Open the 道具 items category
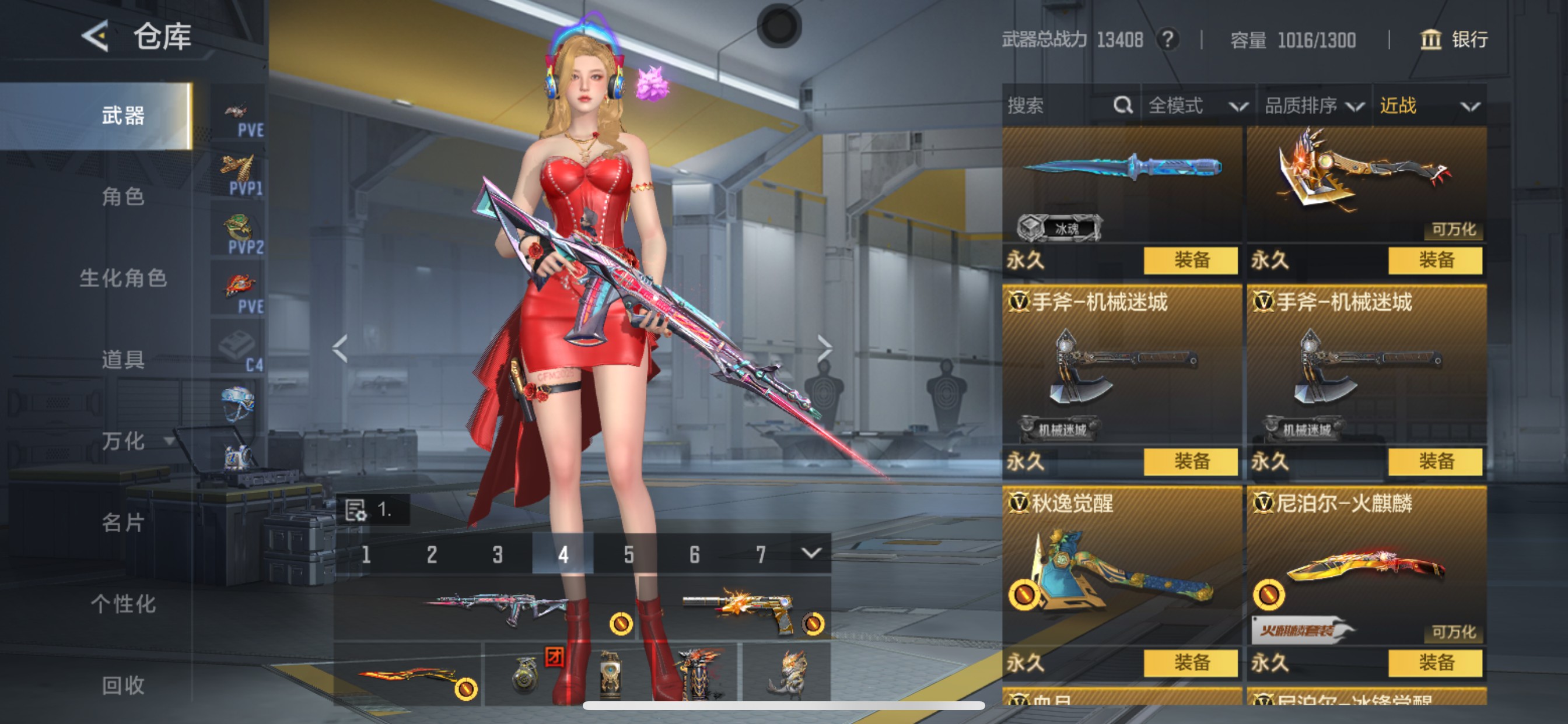The width and height of the screenshot is (1568, 724). click(x=123, y=360)
